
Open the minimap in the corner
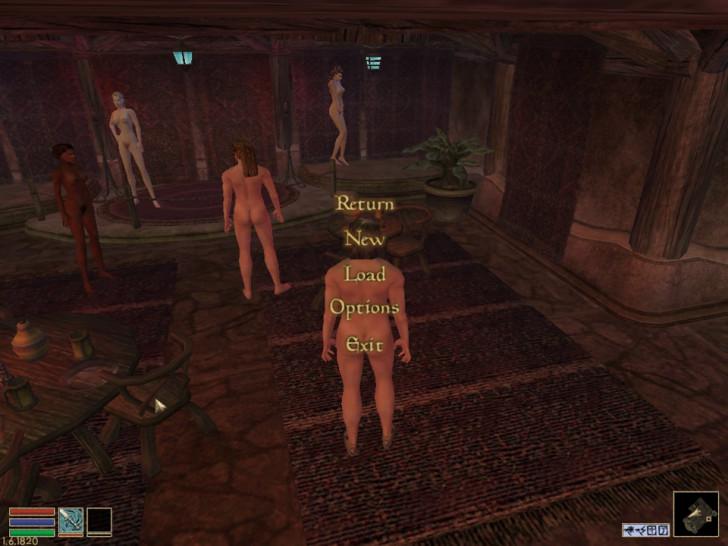coord(695,513)
